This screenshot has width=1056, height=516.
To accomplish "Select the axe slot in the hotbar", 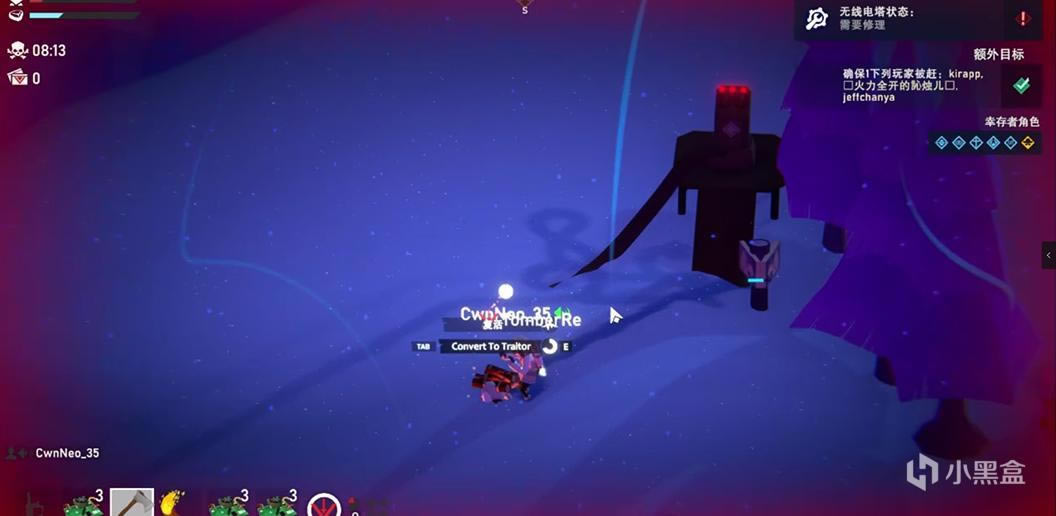I will (x=131, y=503).
